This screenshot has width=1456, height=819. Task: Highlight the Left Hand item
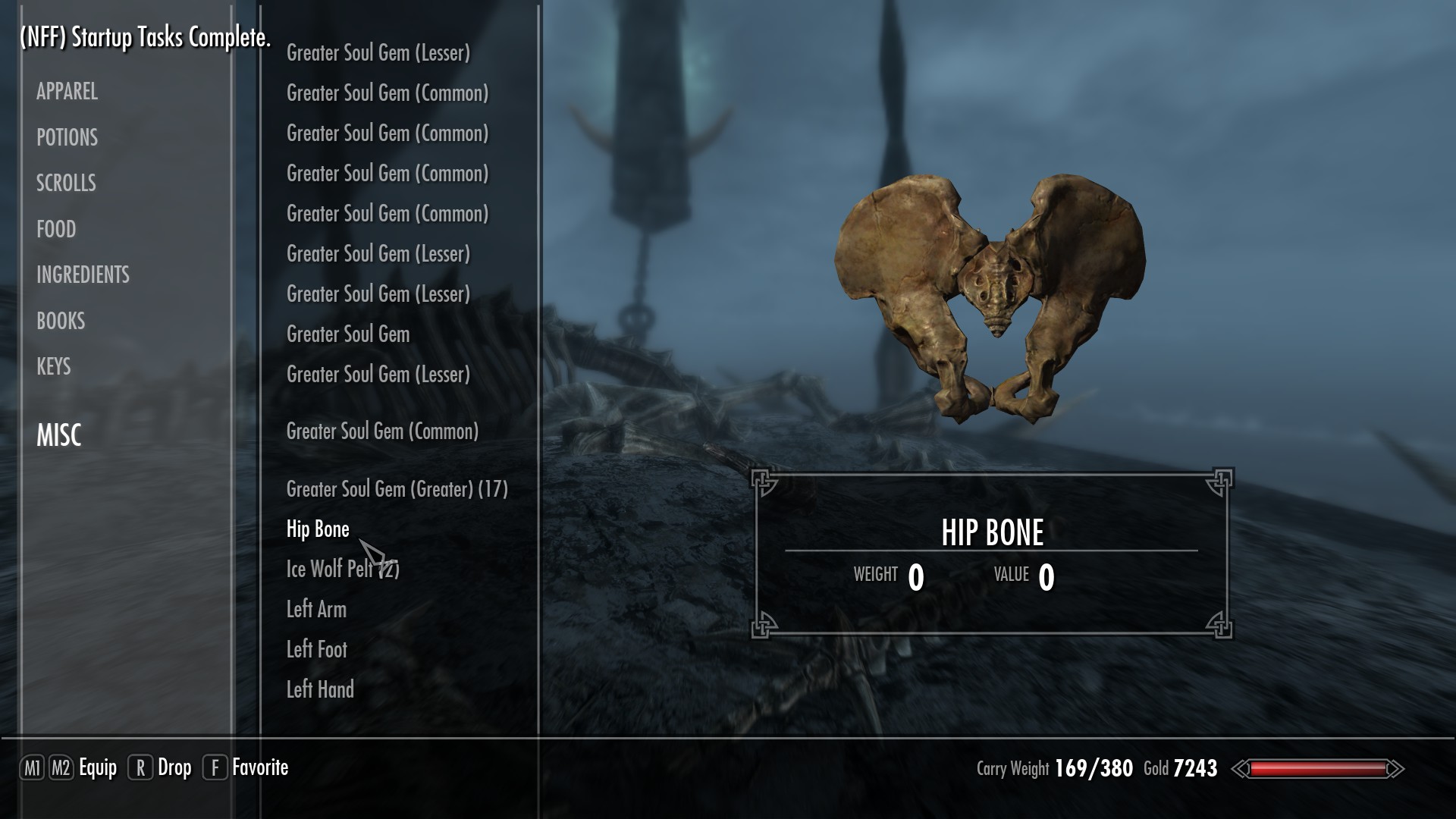[x=320, y=689]
